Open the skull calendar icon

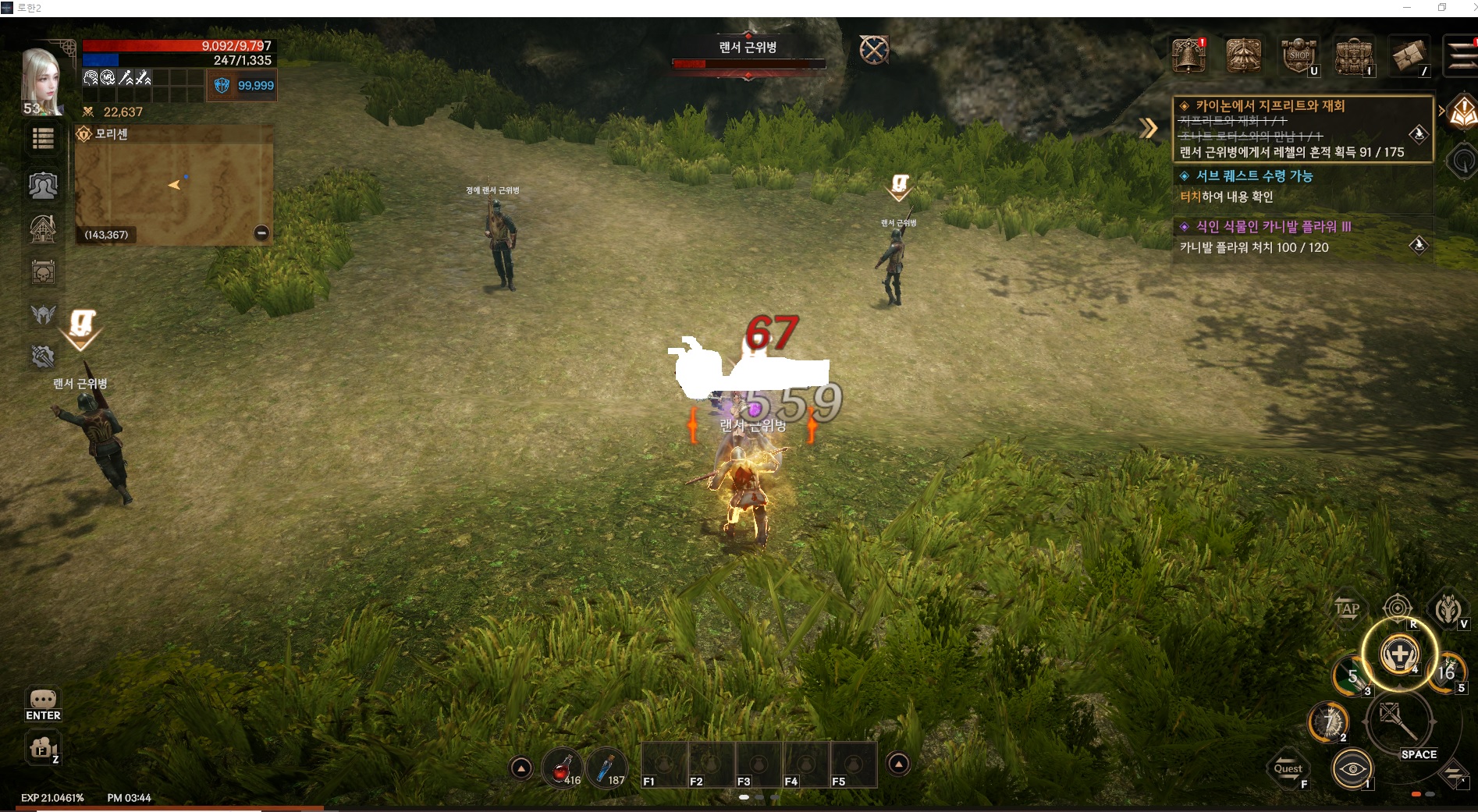coord(43,273)
